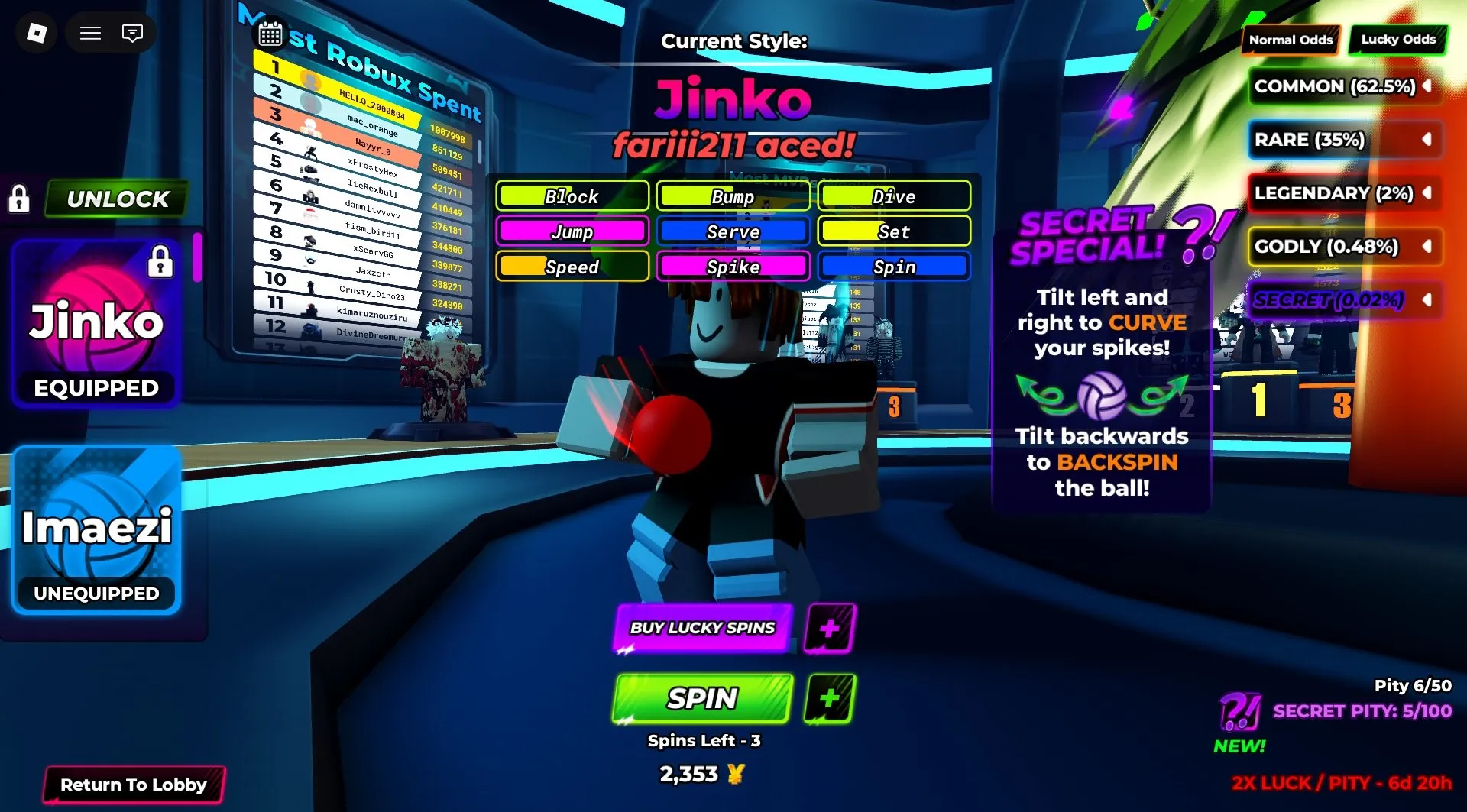Toggle the Serve style bar
1467x812 pixels.
click(733, 231)
